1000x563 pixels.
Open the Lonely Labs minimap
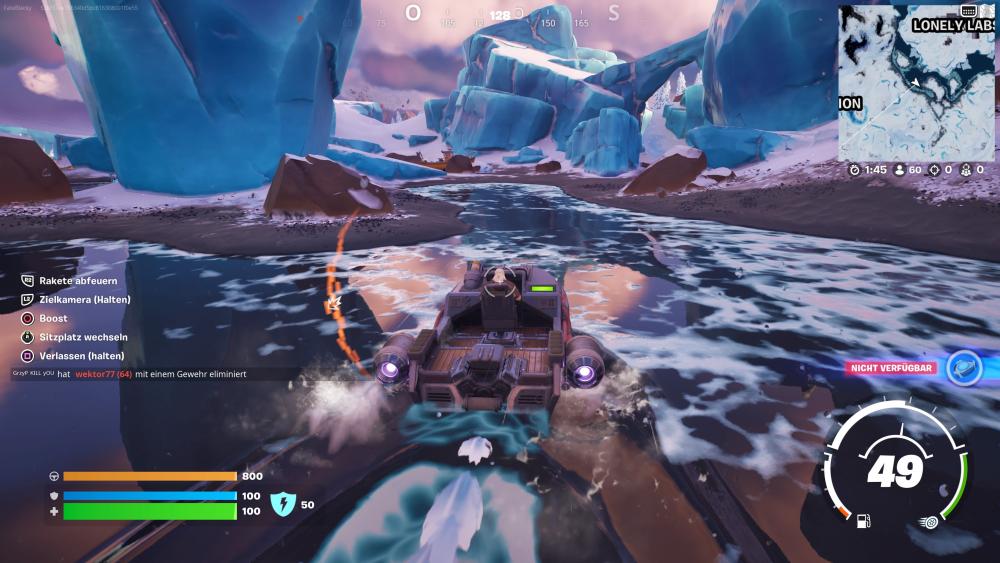(x=916, y=80)
